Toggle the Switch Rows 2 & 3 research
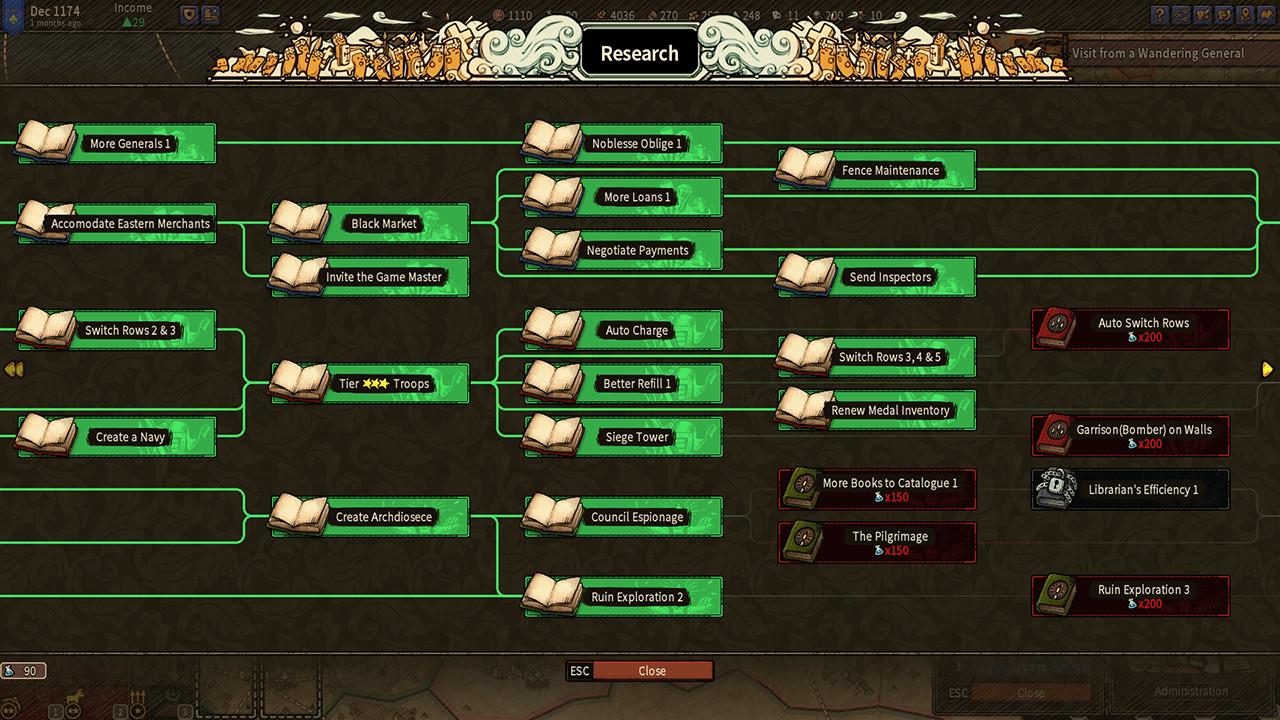The height and width of the screenshot is (720, 1280). [113, 330]
